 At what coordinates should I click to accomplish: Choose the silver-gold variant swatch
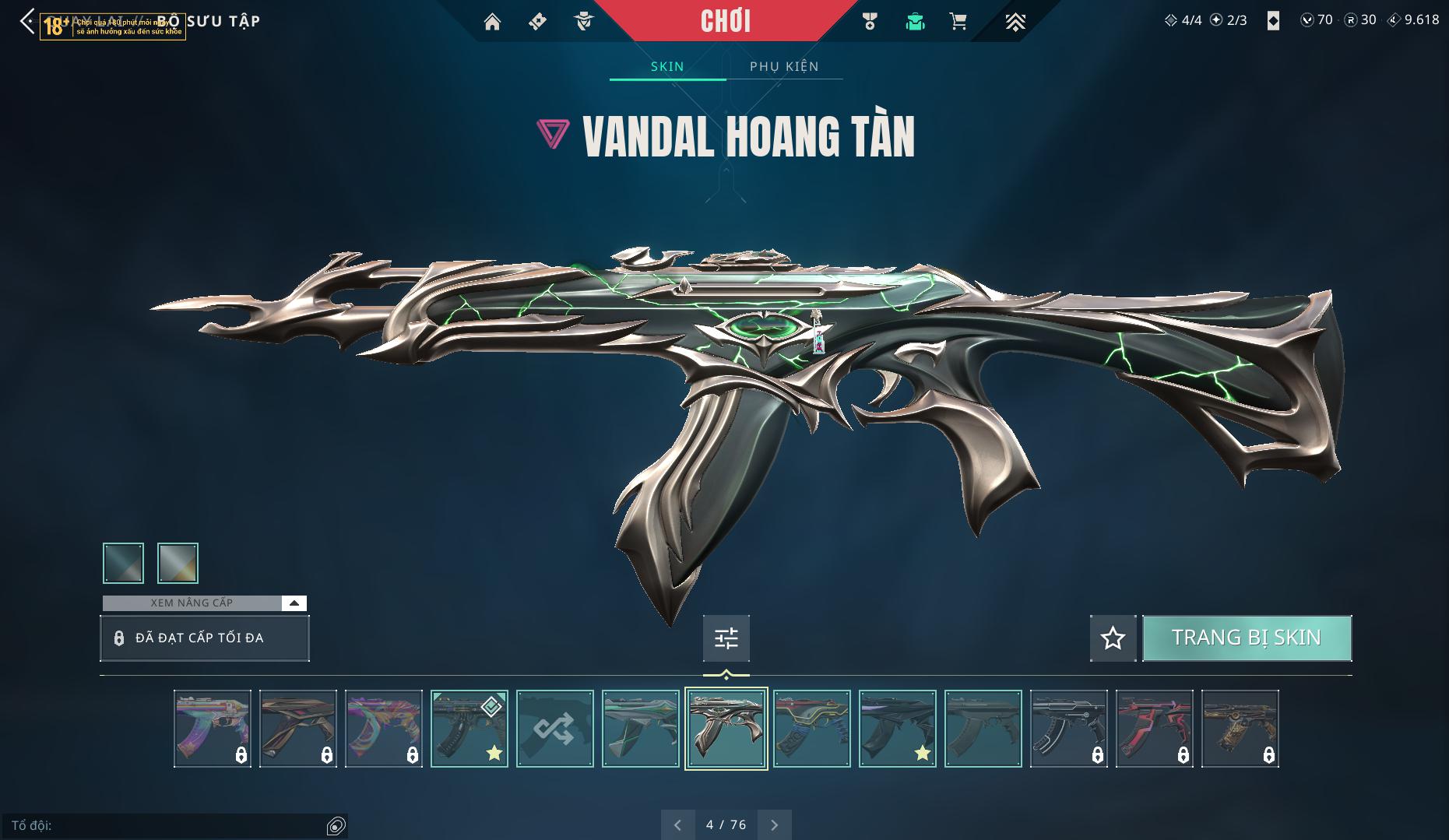tap(178, 563)
